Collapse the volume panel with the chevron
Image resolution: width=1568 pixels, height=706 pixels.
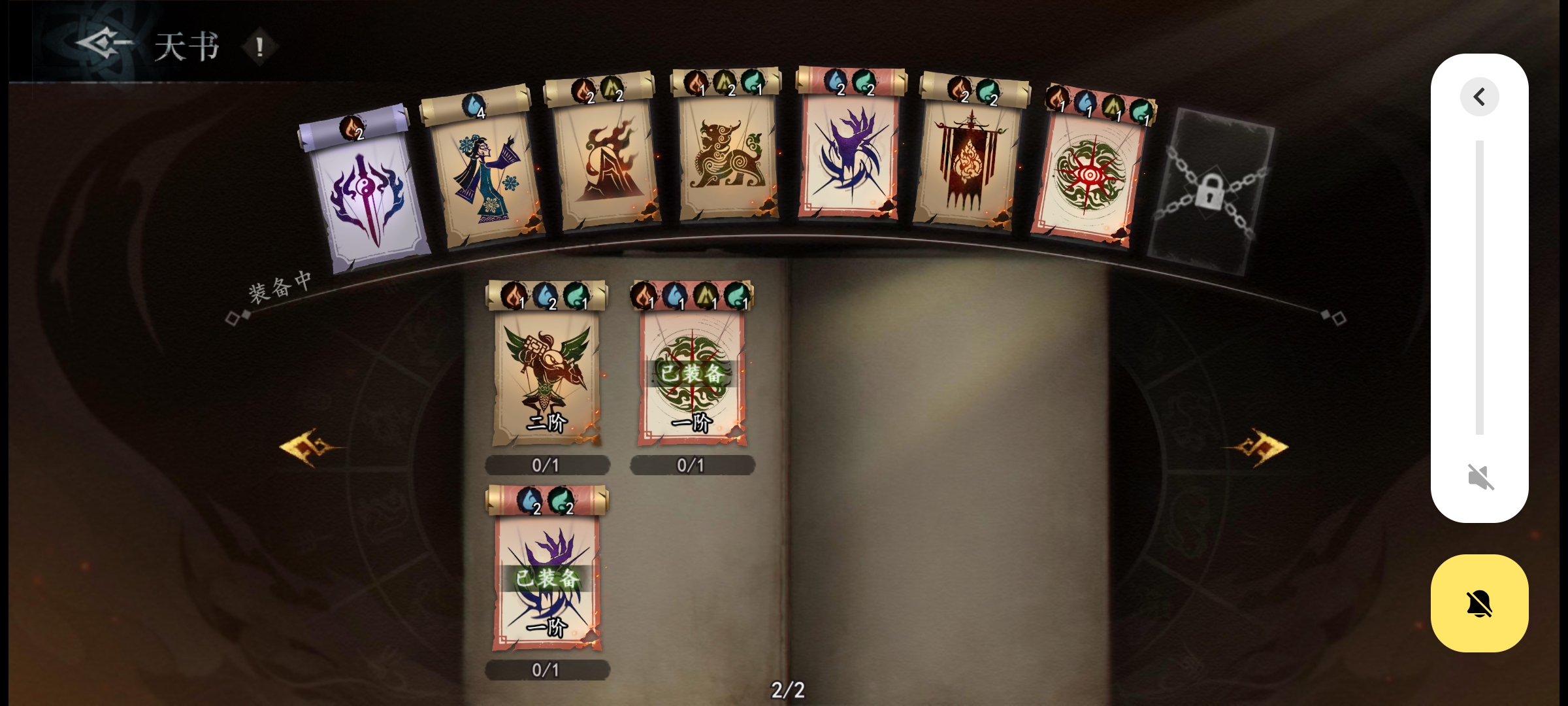pyautogui.click(x=1479, y=97)
